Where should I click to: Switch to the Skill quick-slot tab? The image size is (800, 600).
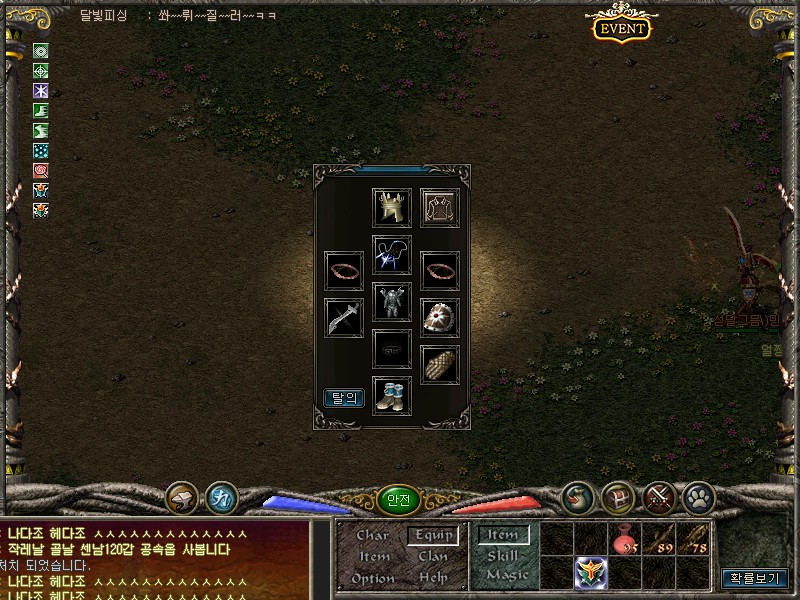click(503, 555)
